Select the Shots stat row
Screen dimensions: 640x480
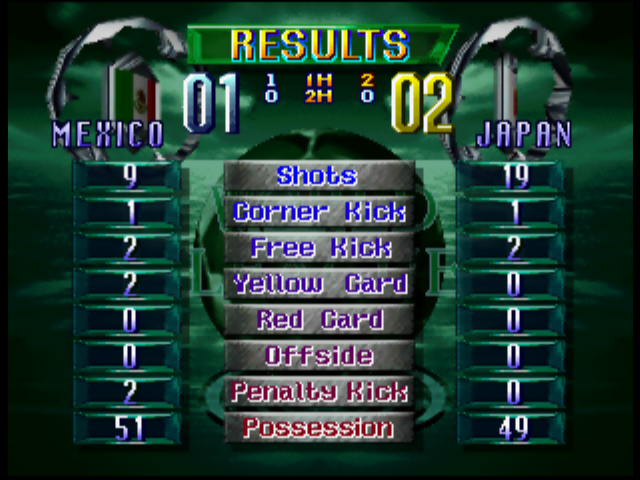(x=318, y=176)
